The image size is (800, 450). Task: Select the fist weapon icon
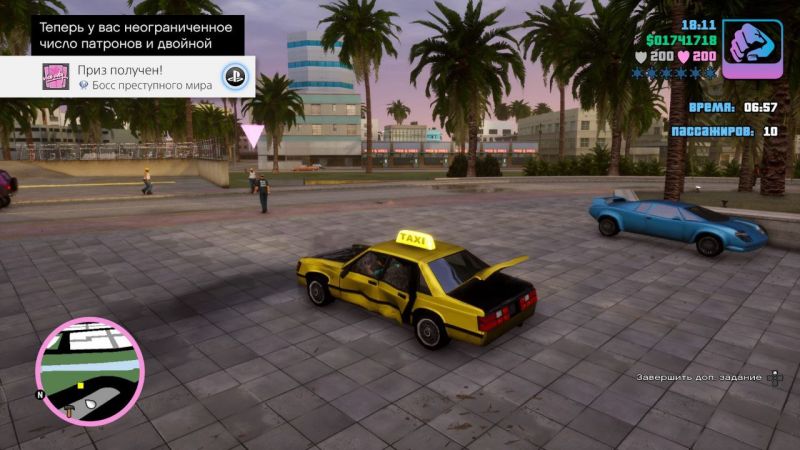pyautogui.click(x=753, y=48)
